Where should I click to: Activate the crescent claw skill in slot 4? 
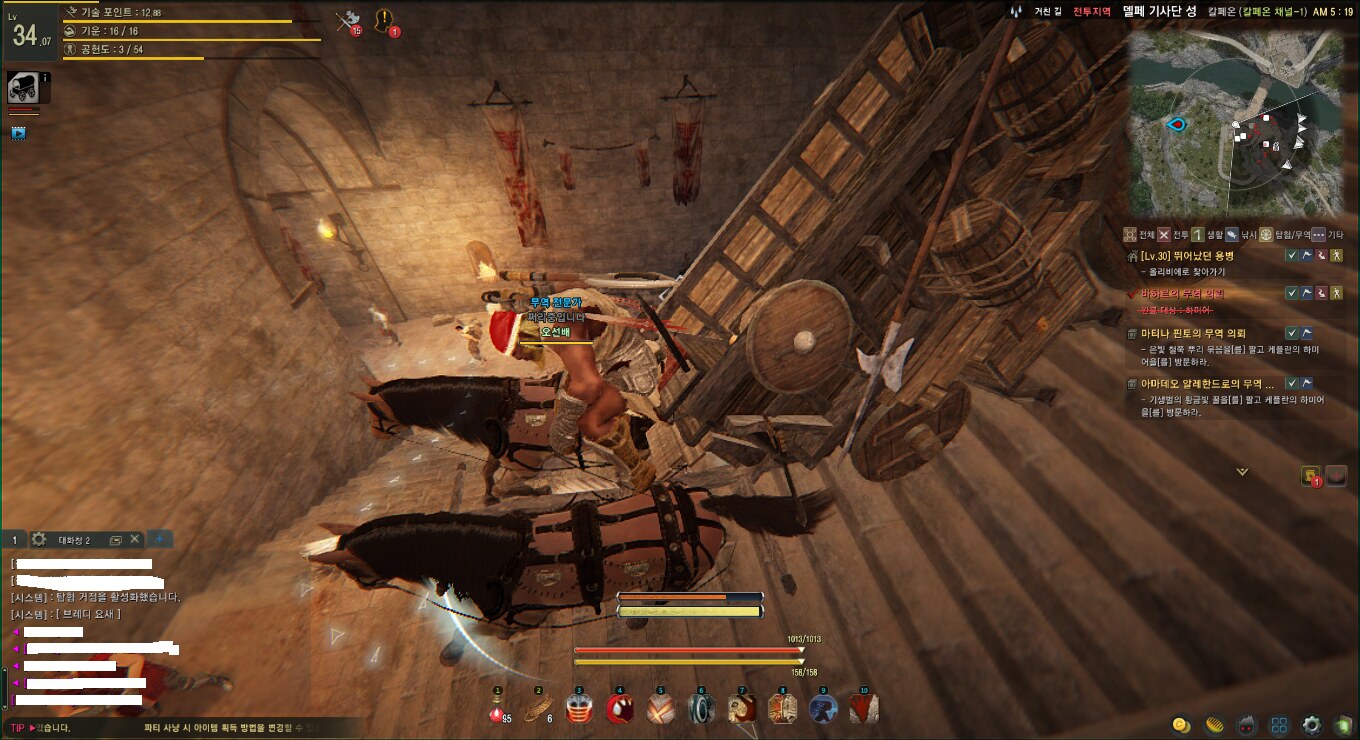(620, 709)
